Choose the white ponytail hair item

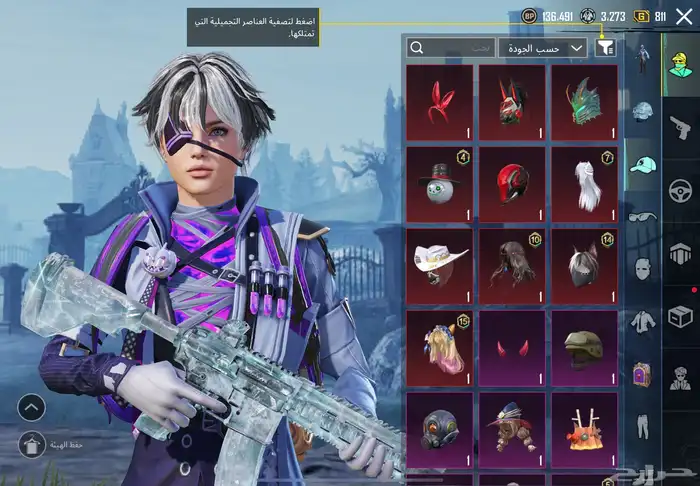pyautogui.click(x=584, y=184)
